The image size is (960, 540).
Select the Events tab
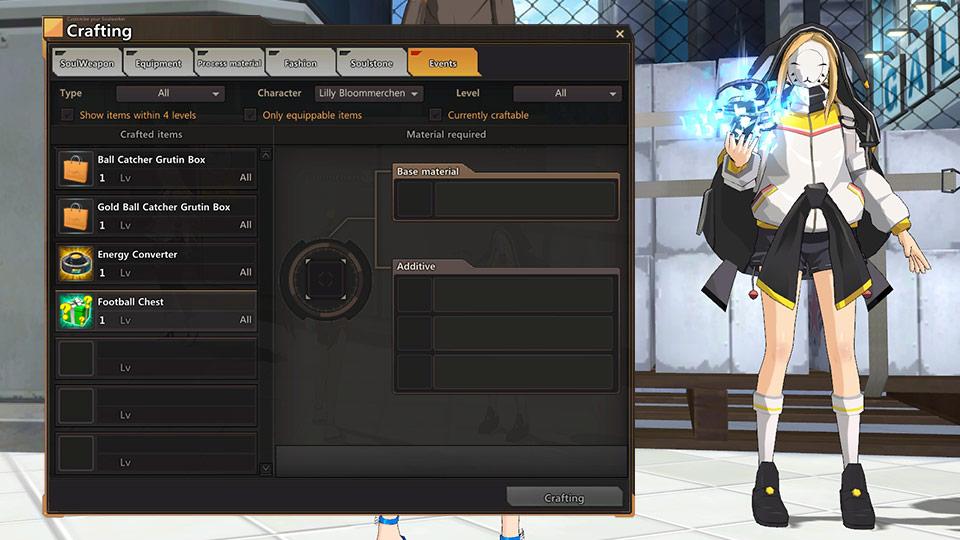click(442, 63)
